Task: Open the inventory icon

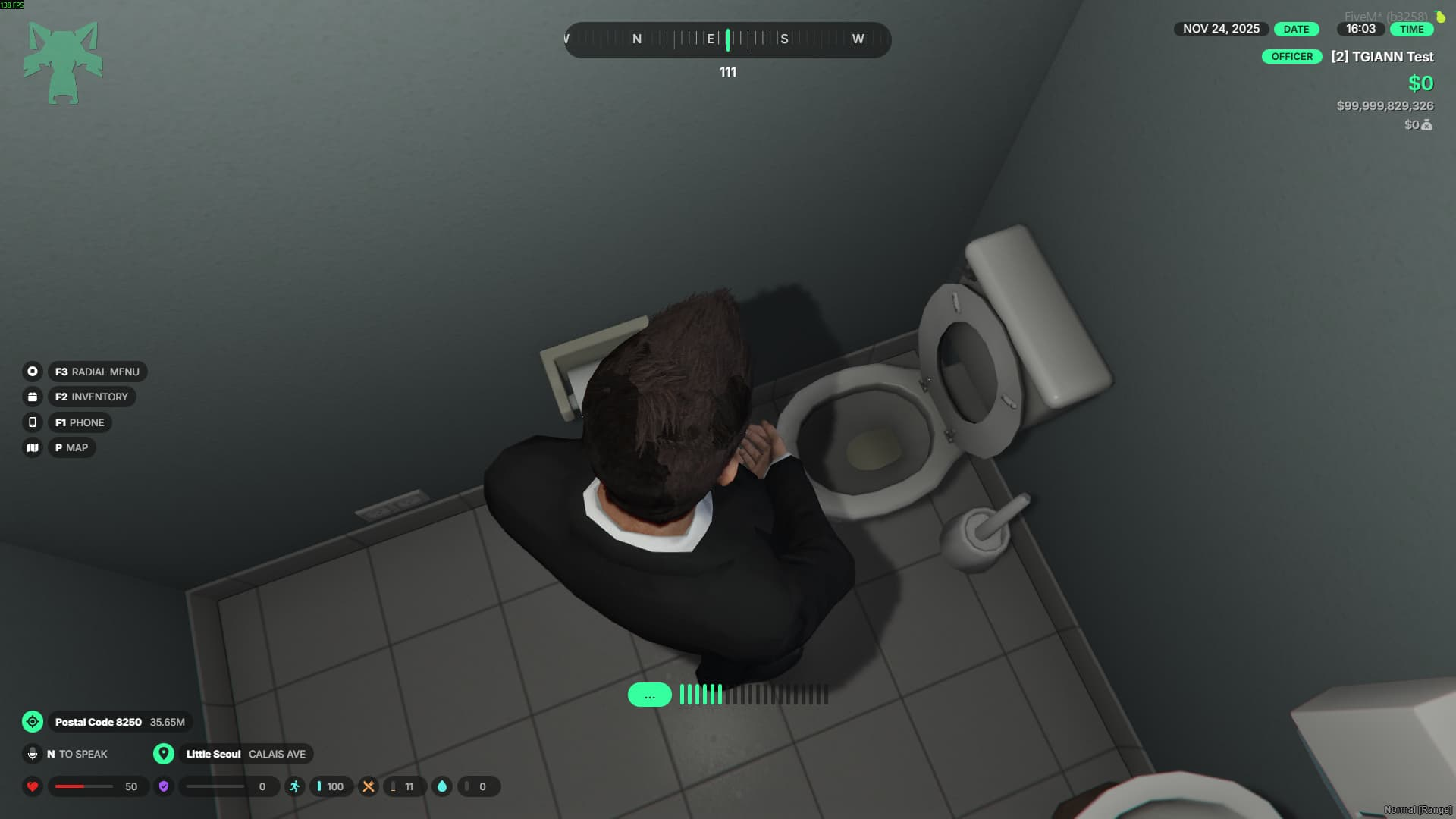Action: 33,397
